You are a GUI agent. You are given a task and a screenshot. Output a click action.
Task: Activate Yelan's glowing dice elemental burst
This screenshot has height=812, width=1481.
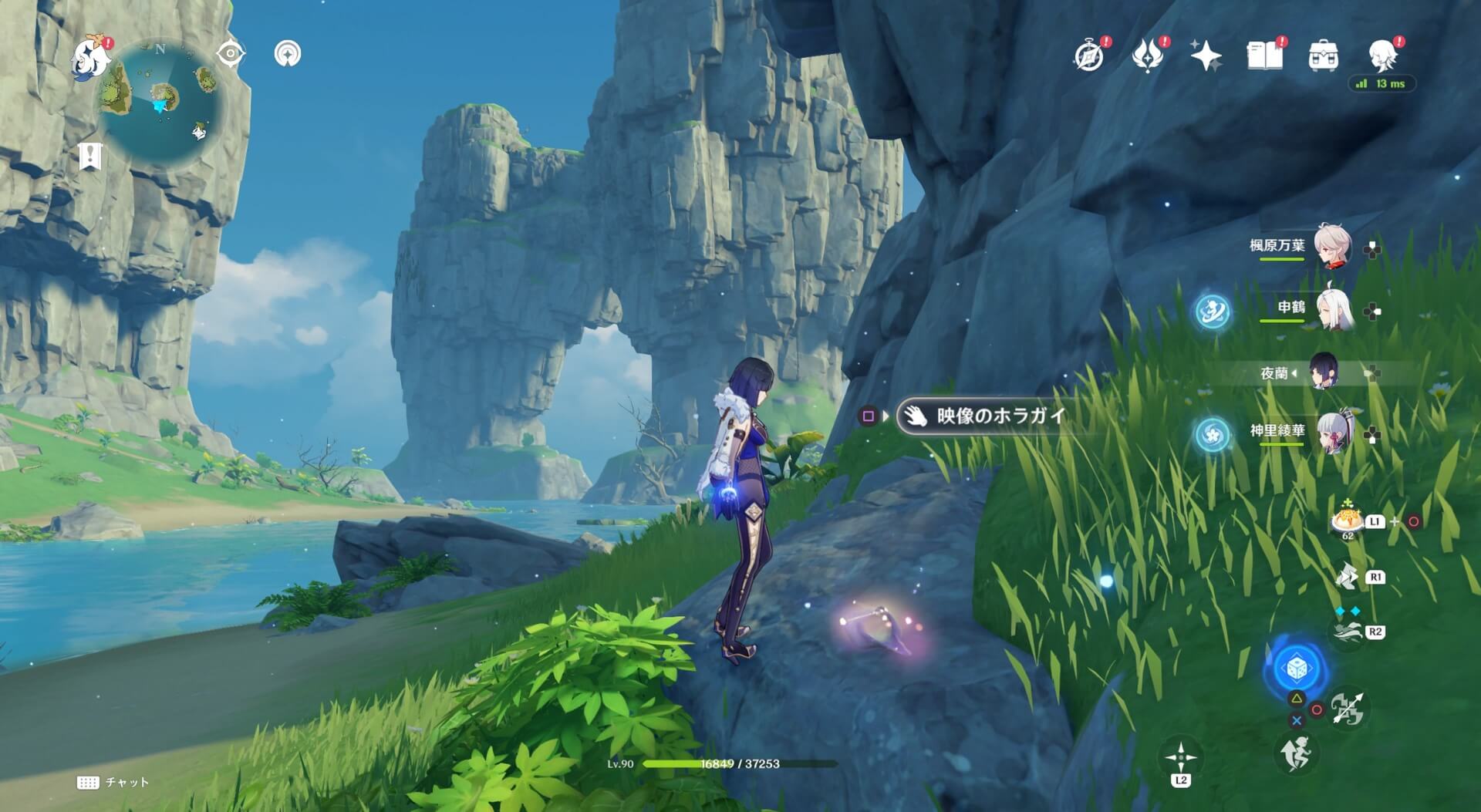[1296, 668]
